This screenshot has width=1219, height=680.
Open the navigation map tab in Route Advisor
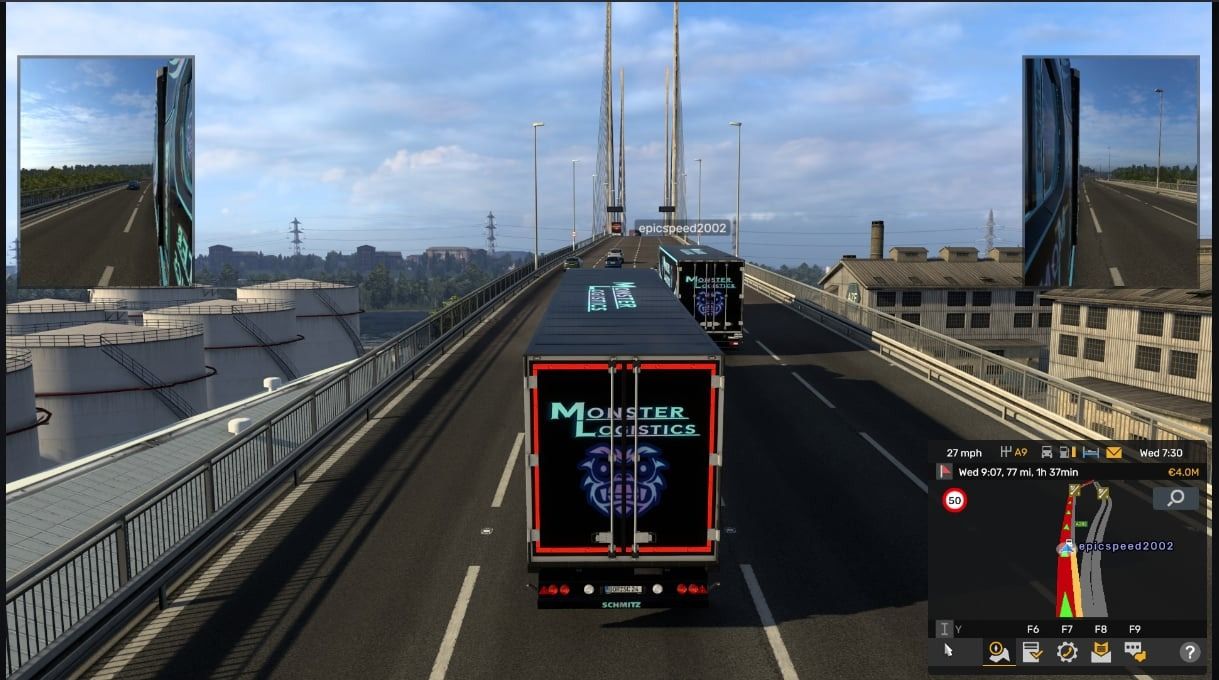click(999, 652)
